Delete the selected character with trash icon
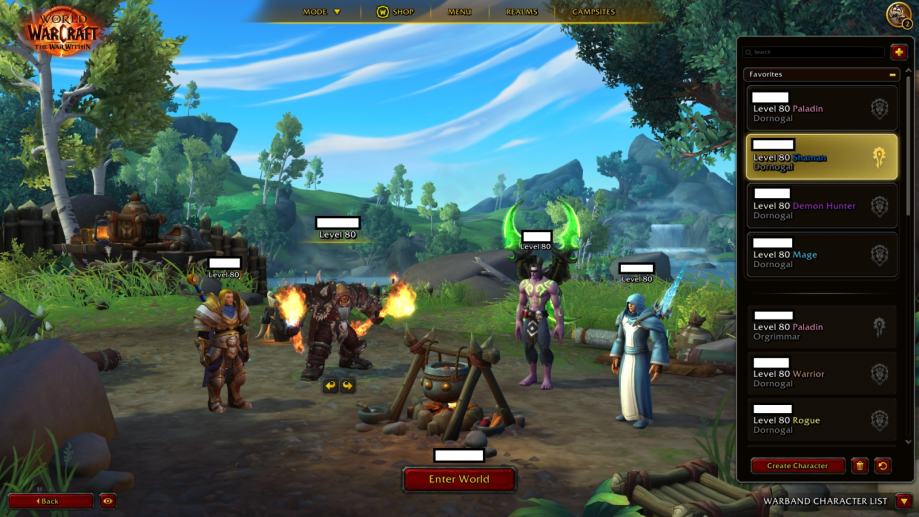Screen dimensions: 919x517 click(859, 466)
